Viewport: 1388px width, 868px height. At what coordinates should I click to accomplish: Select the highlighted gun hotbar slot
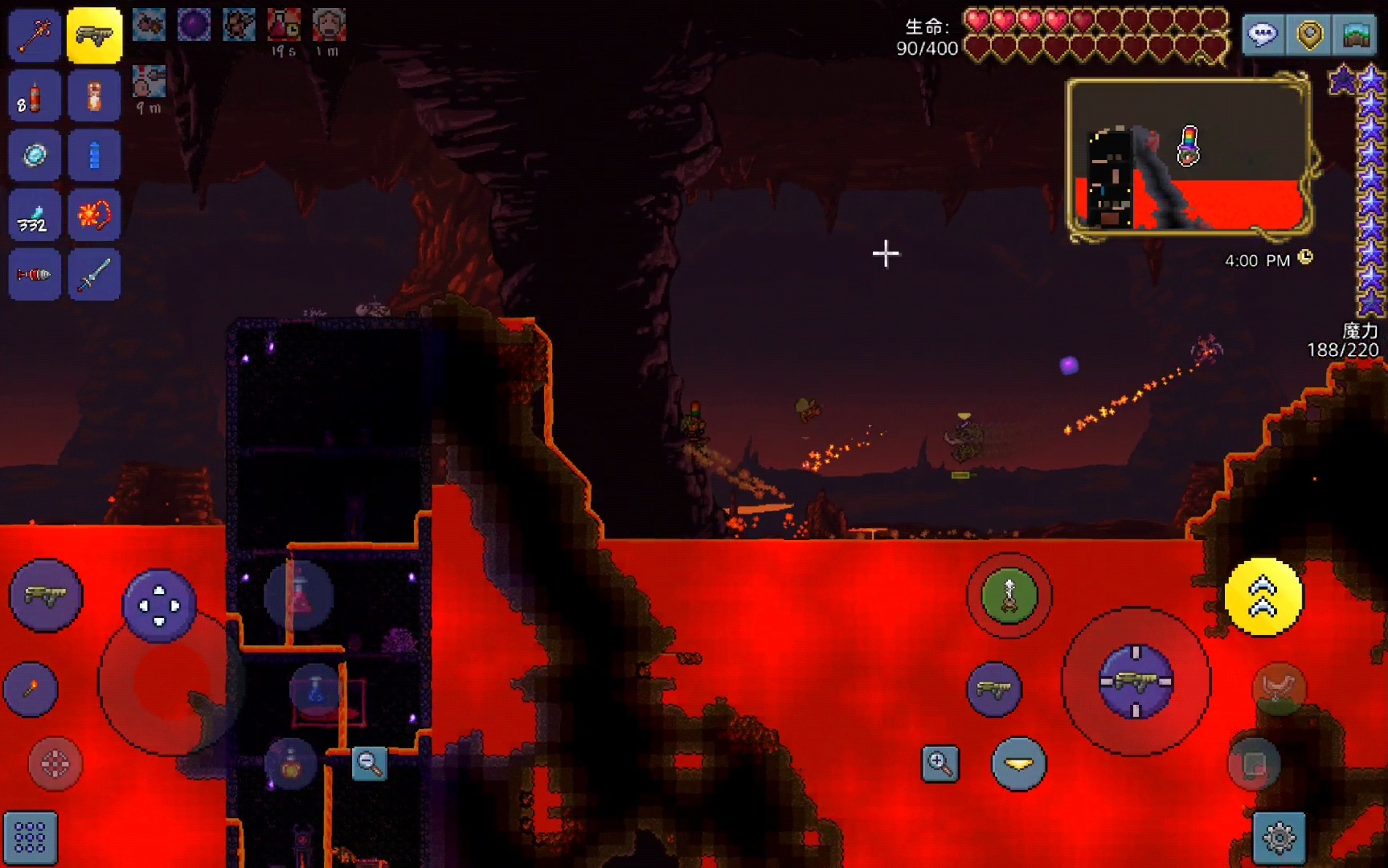pyautogui.click(x=94, y=35)
